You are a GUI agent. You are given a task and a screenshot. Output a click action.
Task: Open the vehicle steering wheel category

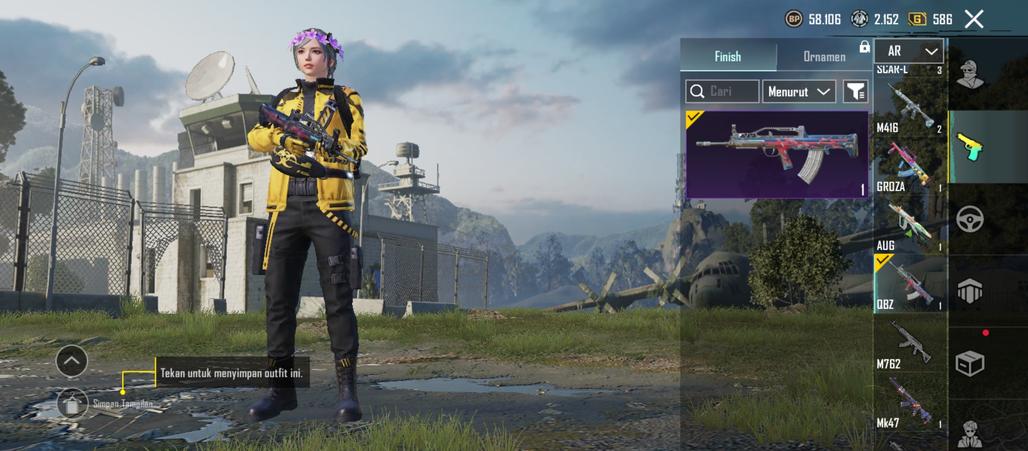coord(970,218)
